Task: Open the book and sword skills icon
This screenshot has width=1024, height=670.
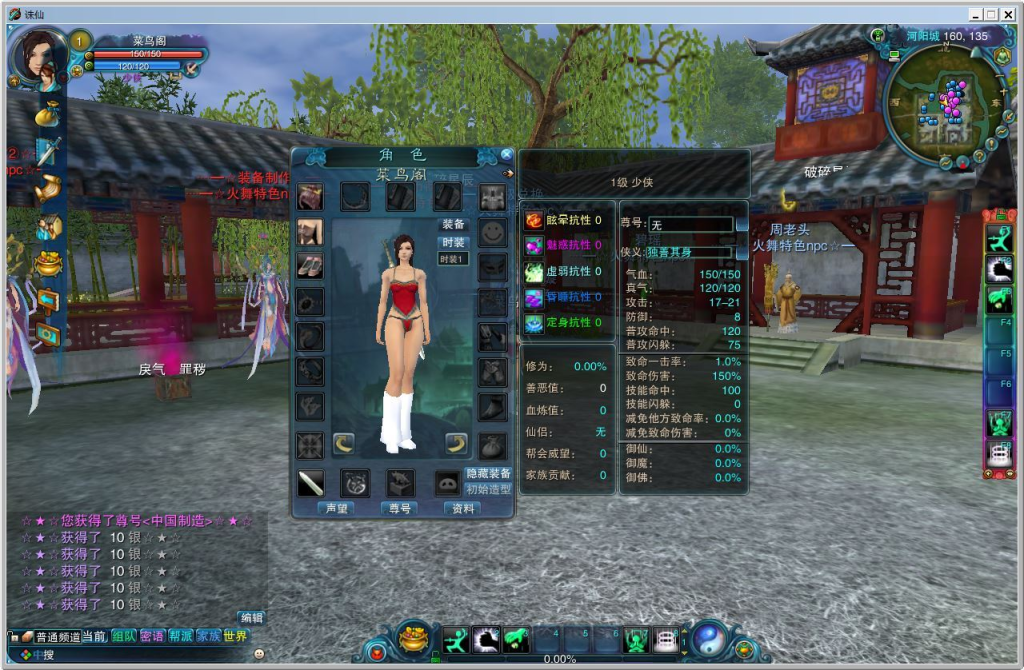Action: (x=48, y=152)
